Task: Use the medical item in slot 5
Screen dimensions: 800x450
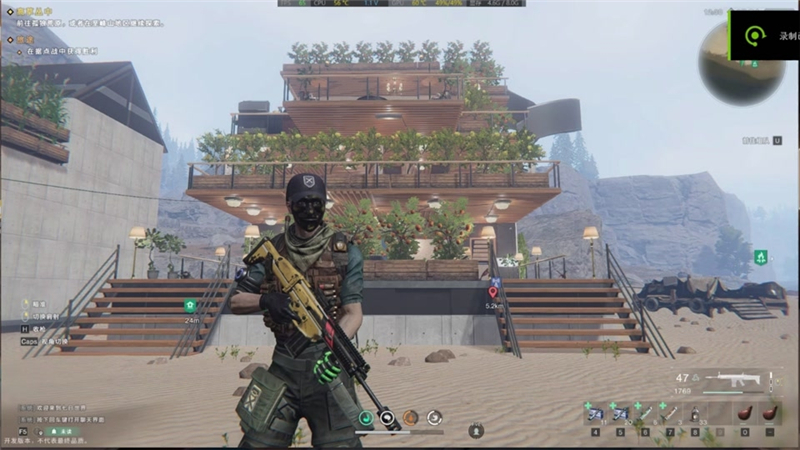Action: [x=621, y=413]
